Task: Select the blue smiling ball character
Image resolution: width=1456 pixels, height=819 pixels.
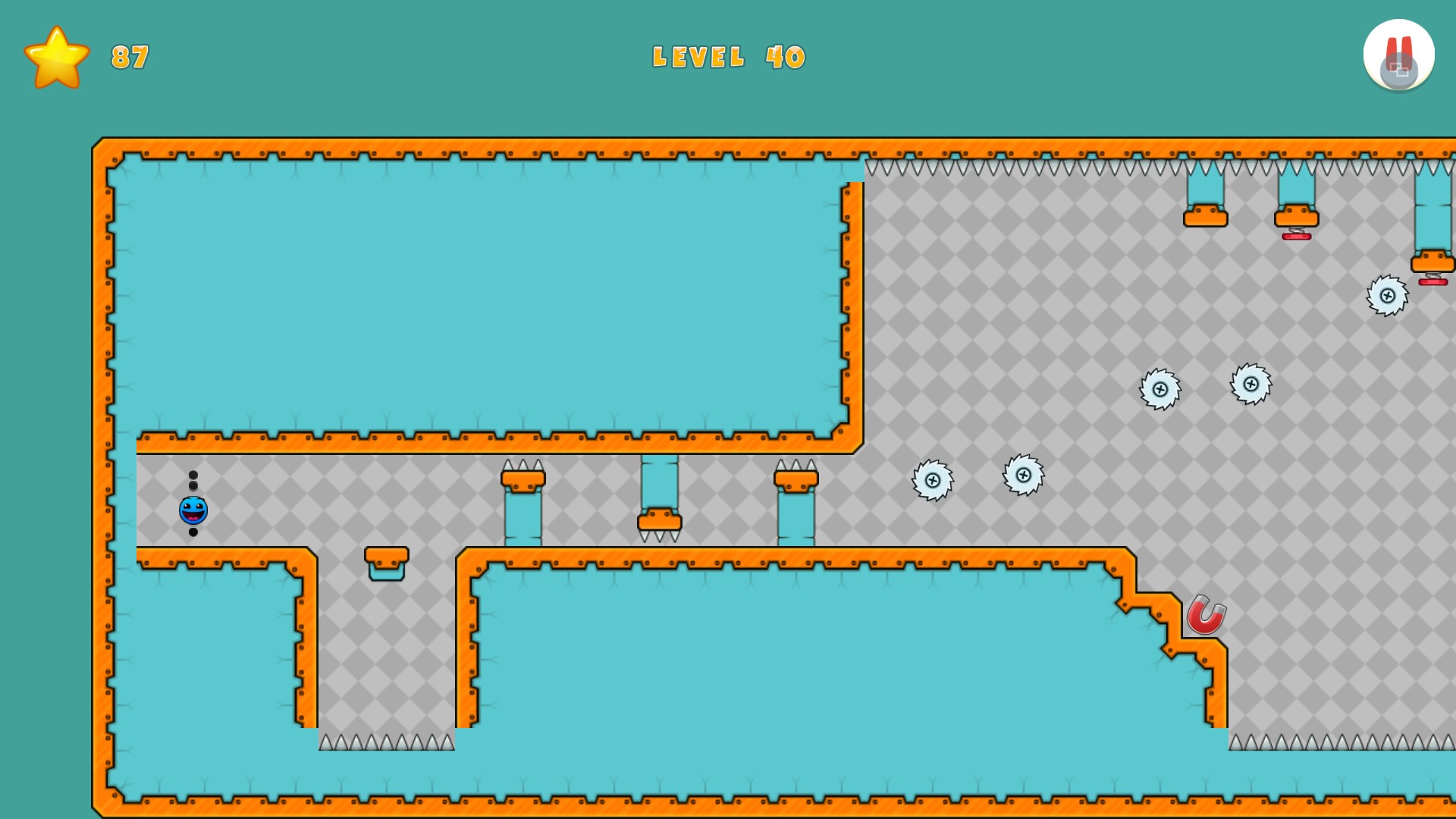Action: [x=192, y=510]
